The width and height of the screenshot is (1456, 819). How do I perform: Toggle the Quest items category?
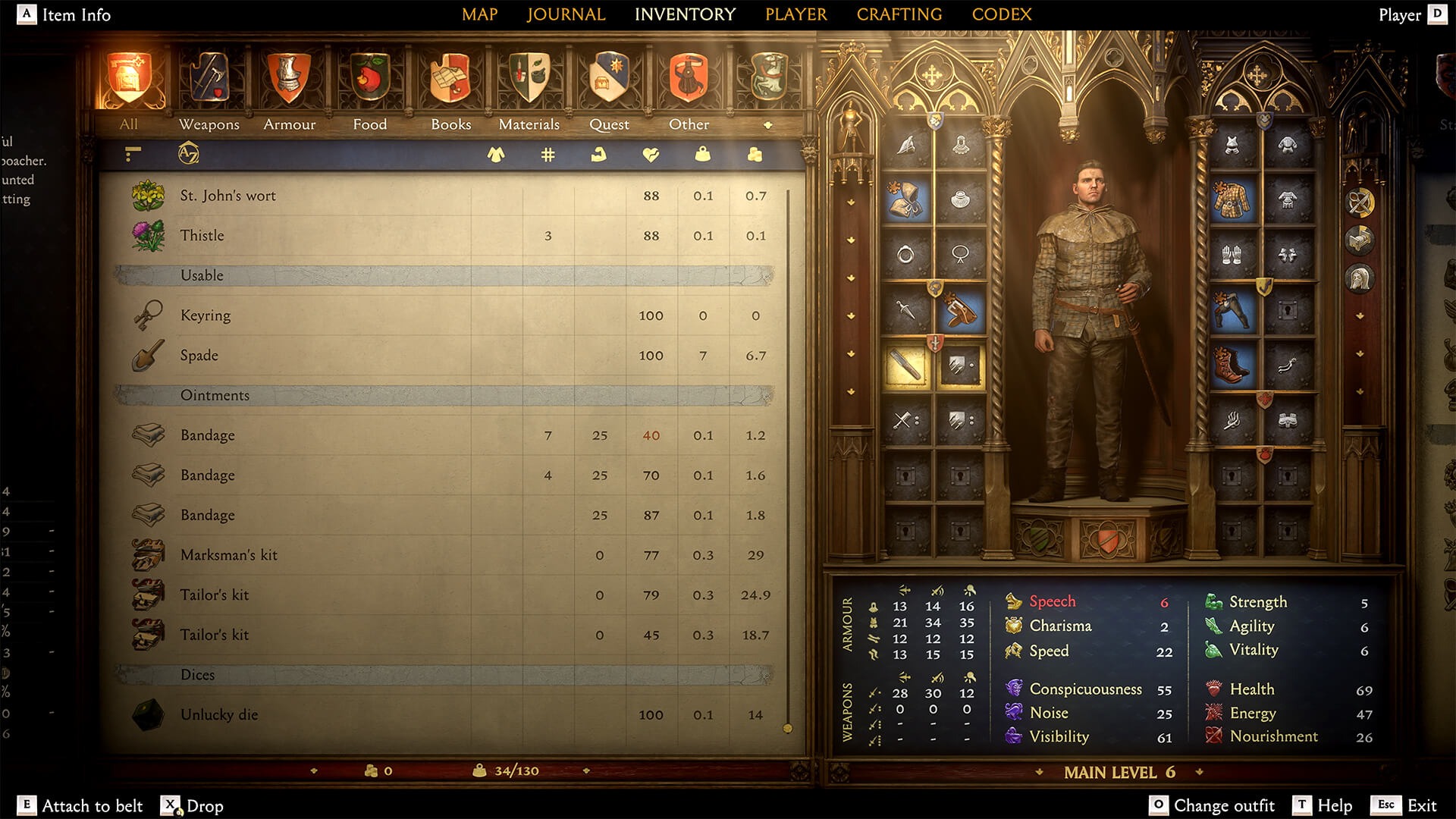[609, 78]
